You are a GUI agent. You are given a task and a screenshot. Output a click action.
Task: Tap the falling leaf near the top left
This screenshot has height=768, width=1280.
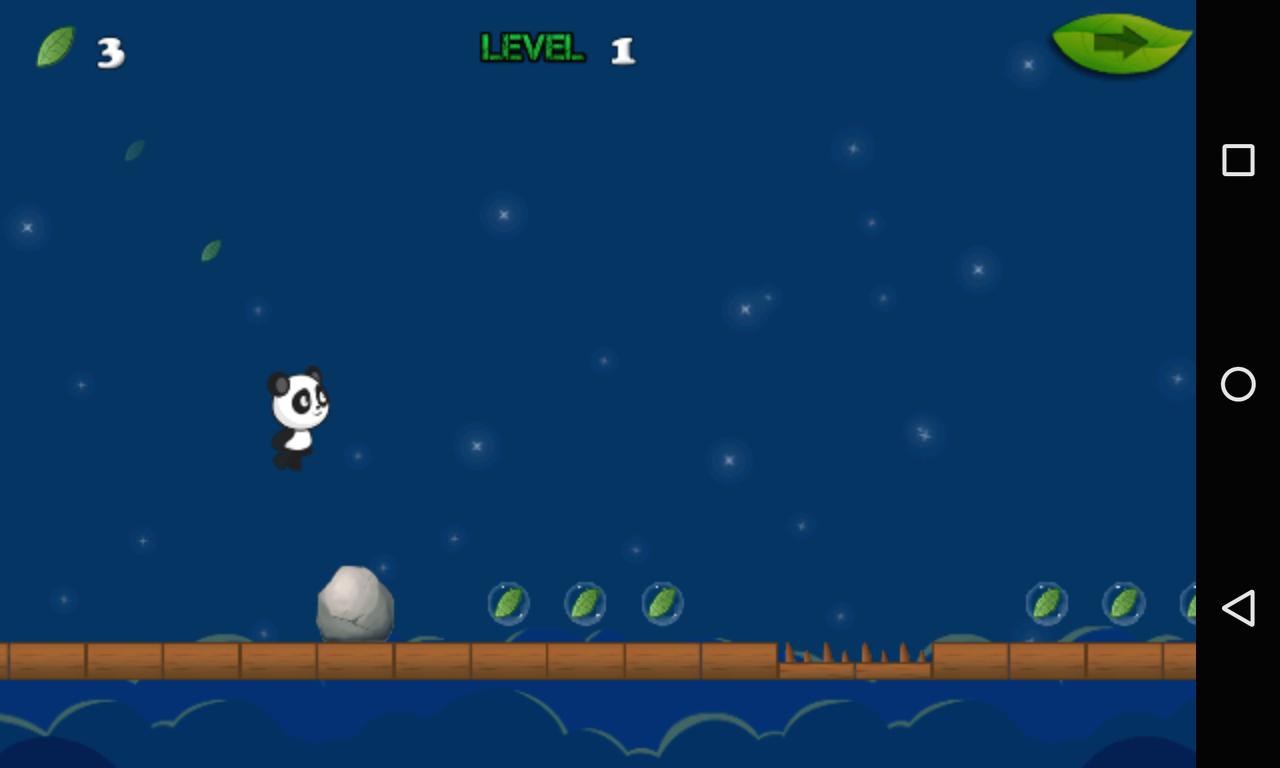tap(135, 152)
